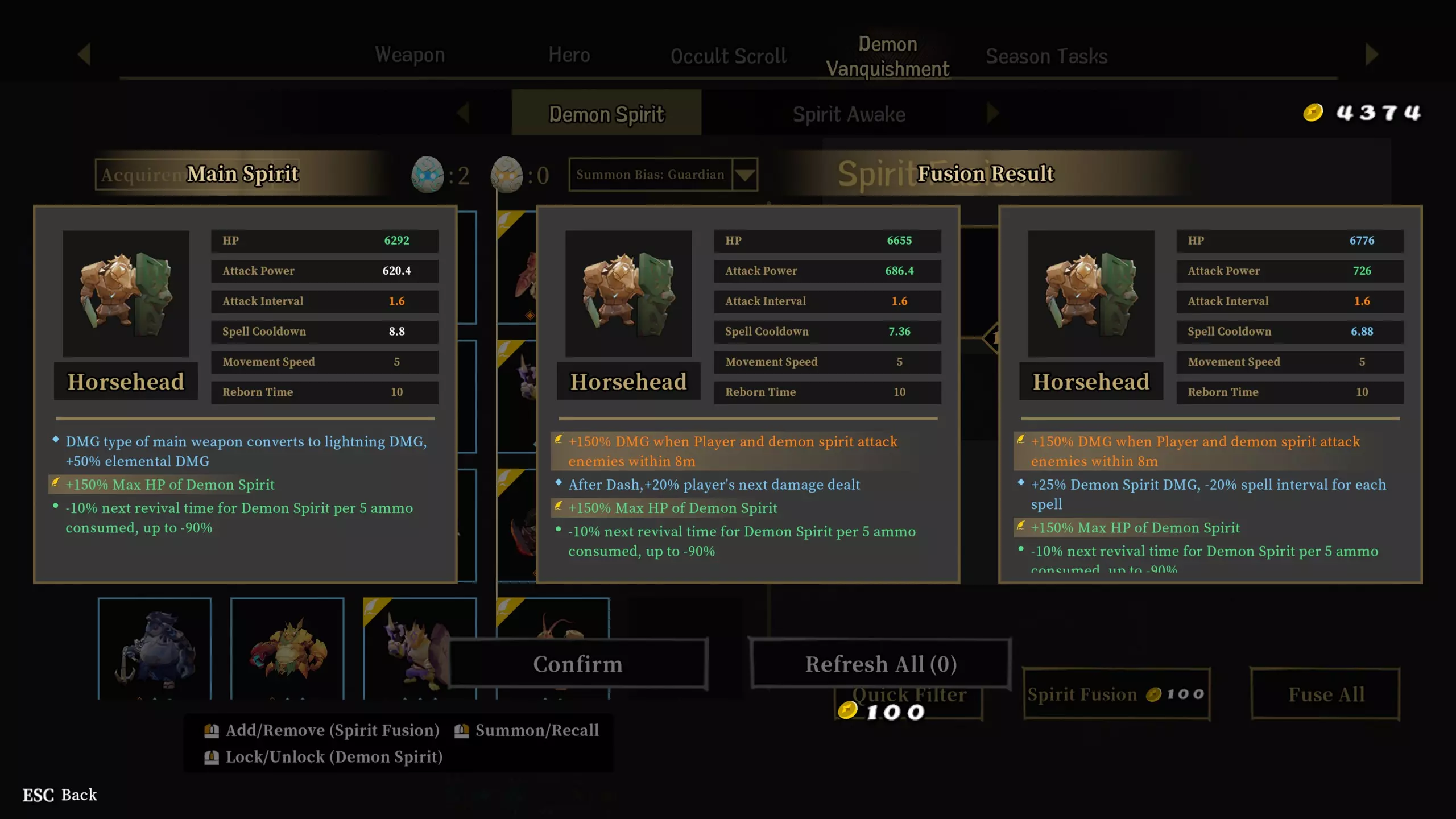Image resolution: width=1456 pixels, height=819 pixels.
Task: Click the ESC Back button
Action: coord(60,795)
